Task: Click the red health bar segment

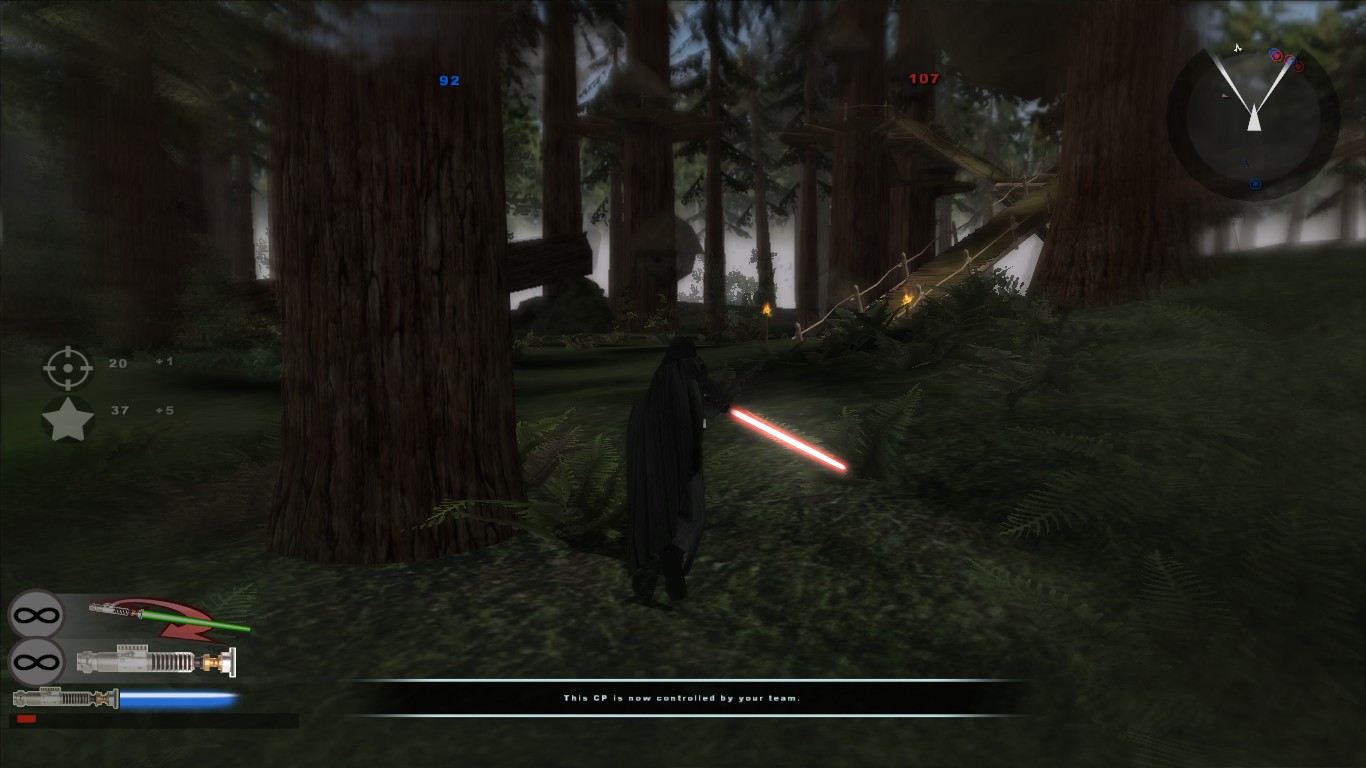Action: pos(27,718)
